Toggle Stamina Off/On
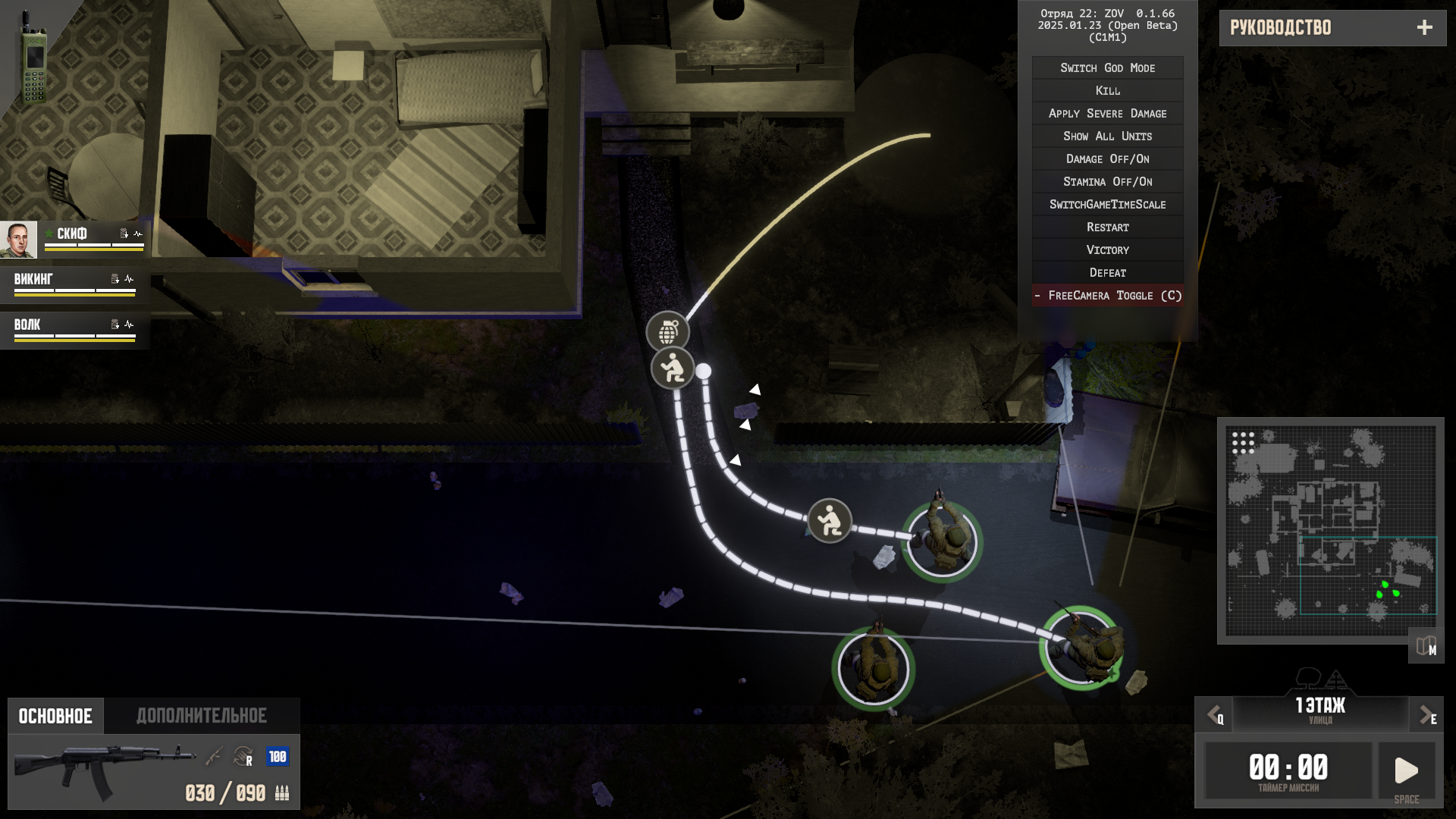Viewport: 1456px width, 819px height. pyautogui.click(x=1107, y=182)
